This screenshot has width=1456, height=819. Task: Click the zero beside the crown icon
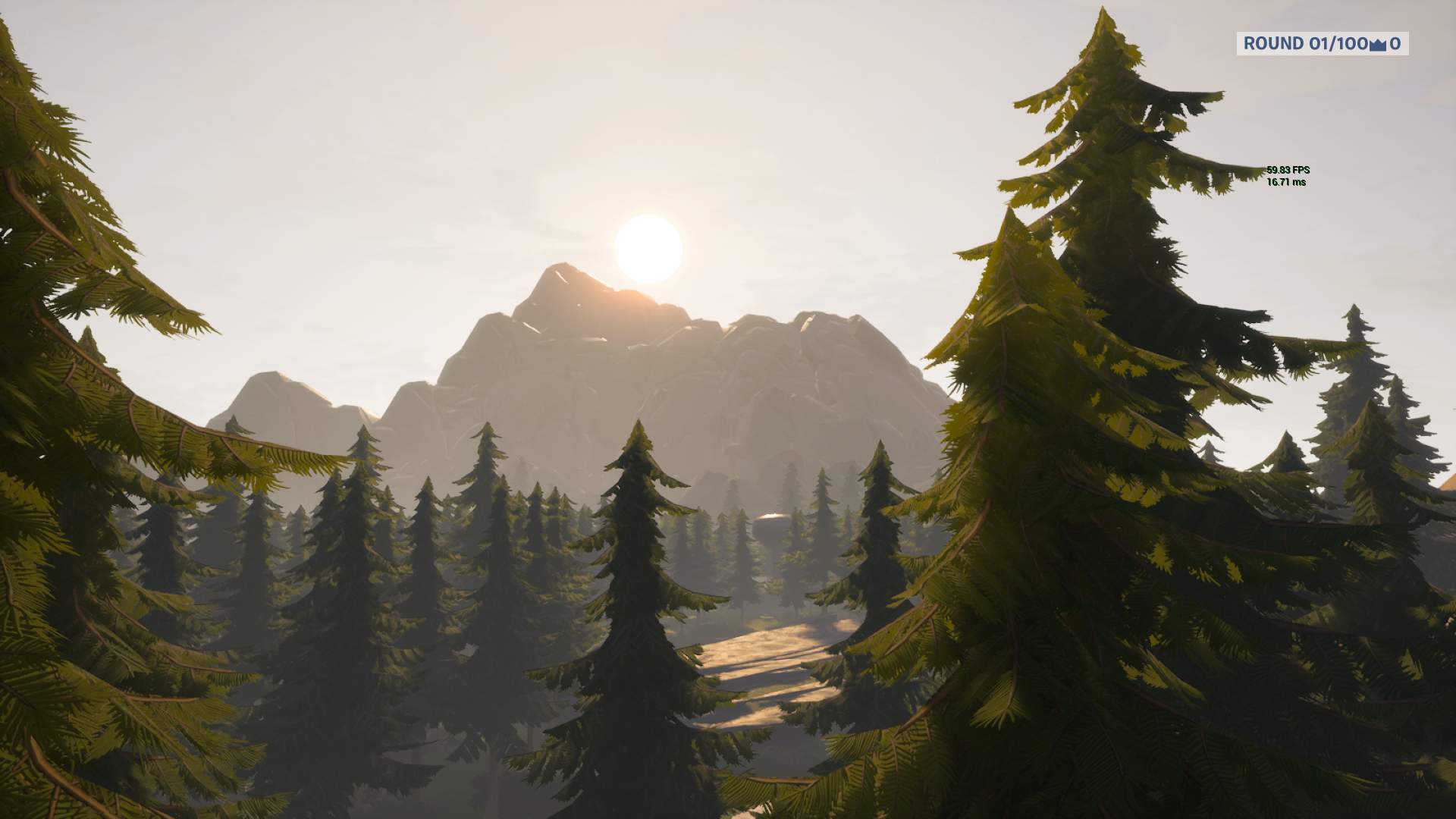point(1395,44)
